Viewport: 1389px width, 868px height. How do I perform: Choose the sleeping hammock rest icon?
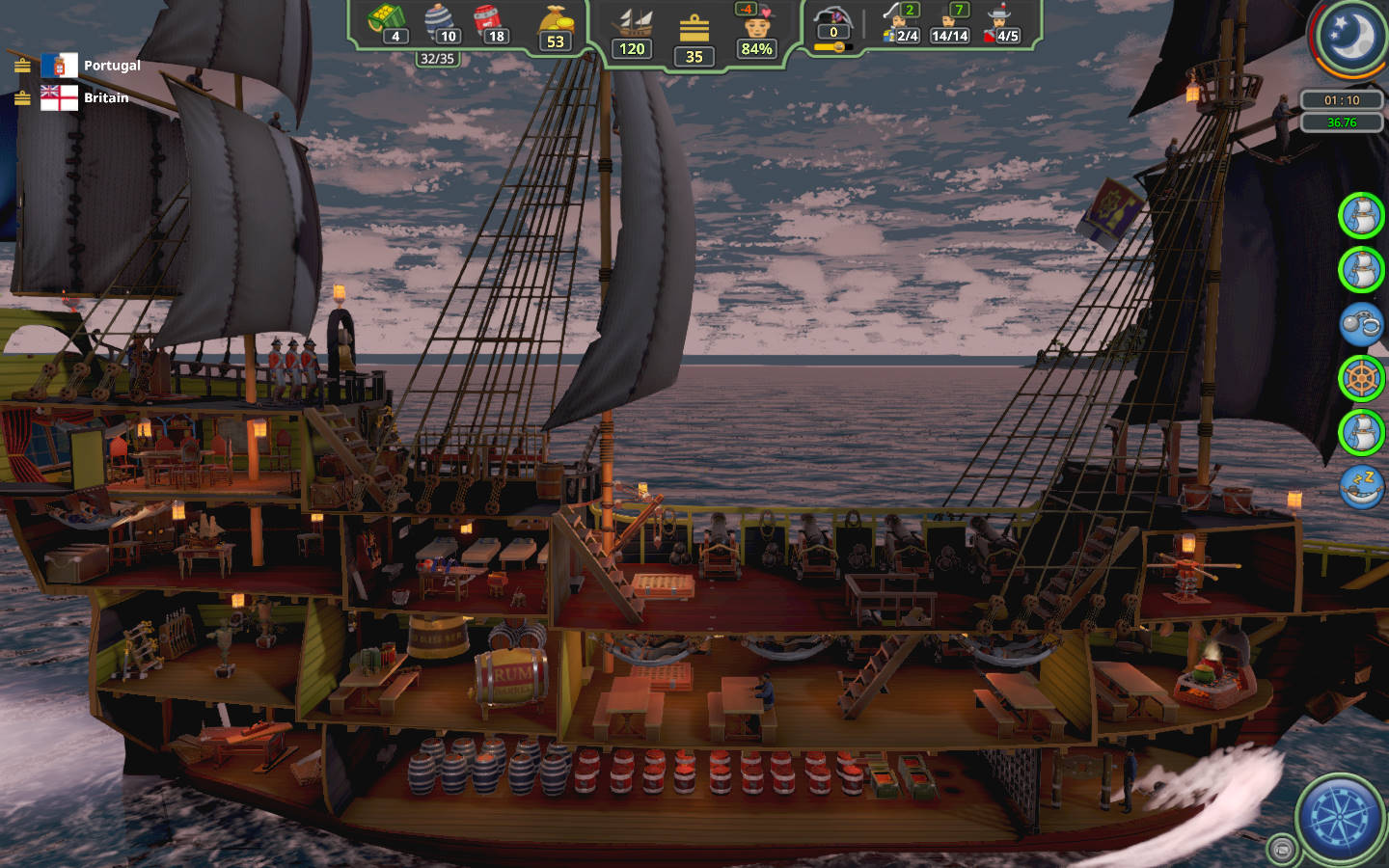click(x=1361, y=485)
